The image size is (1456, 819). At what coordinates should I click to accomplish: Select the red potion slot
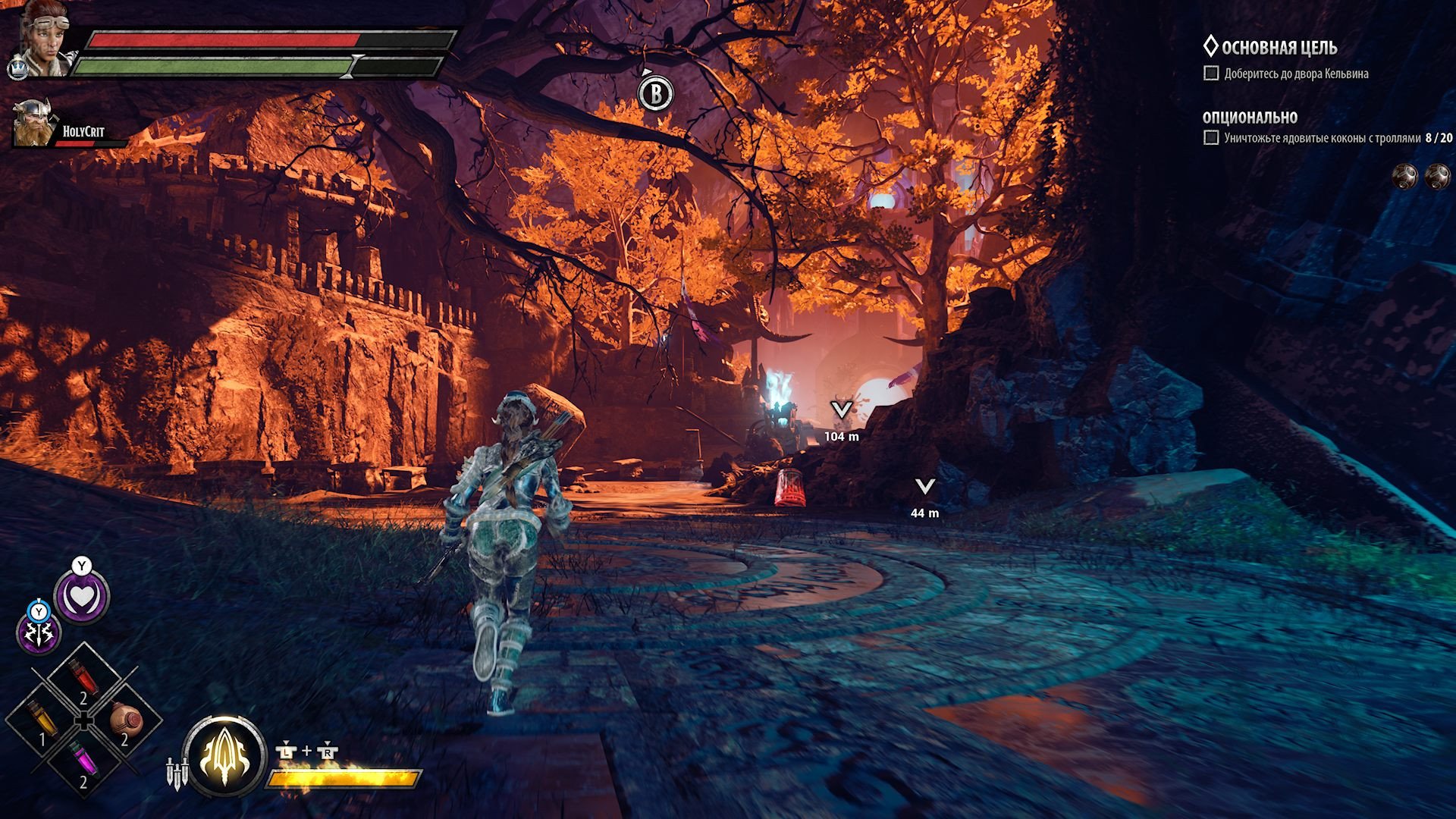(x=83, y=679)
